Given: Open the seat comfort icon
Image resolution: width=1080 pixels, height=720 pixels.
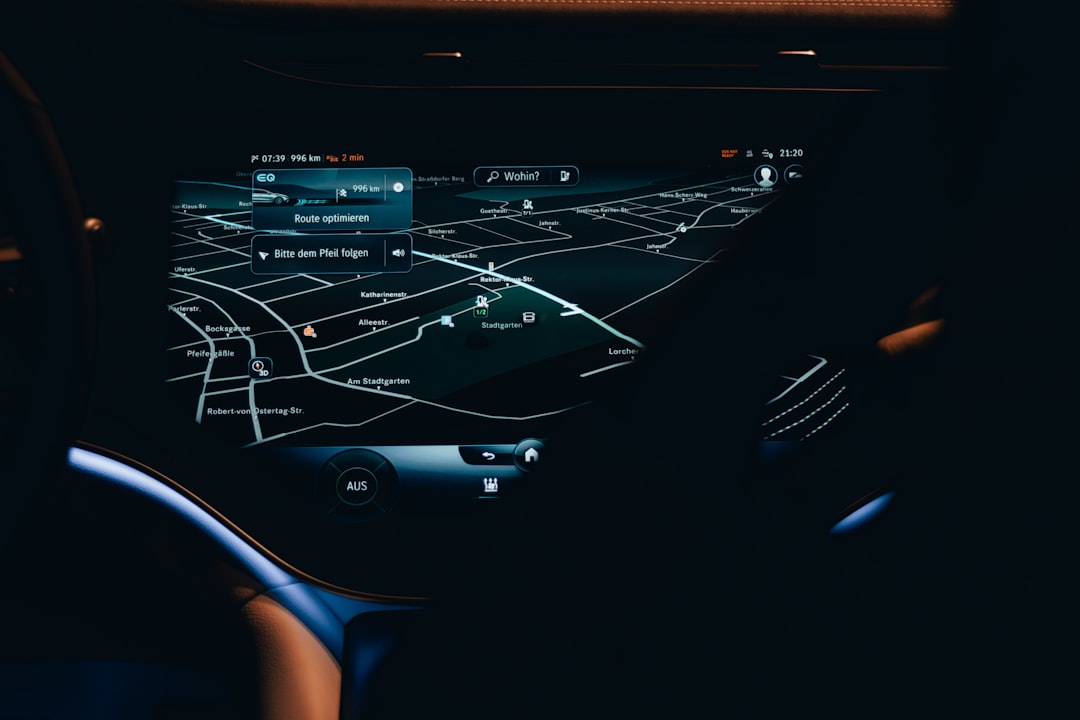Looking at the screenshot, I should tap(490, 485).
